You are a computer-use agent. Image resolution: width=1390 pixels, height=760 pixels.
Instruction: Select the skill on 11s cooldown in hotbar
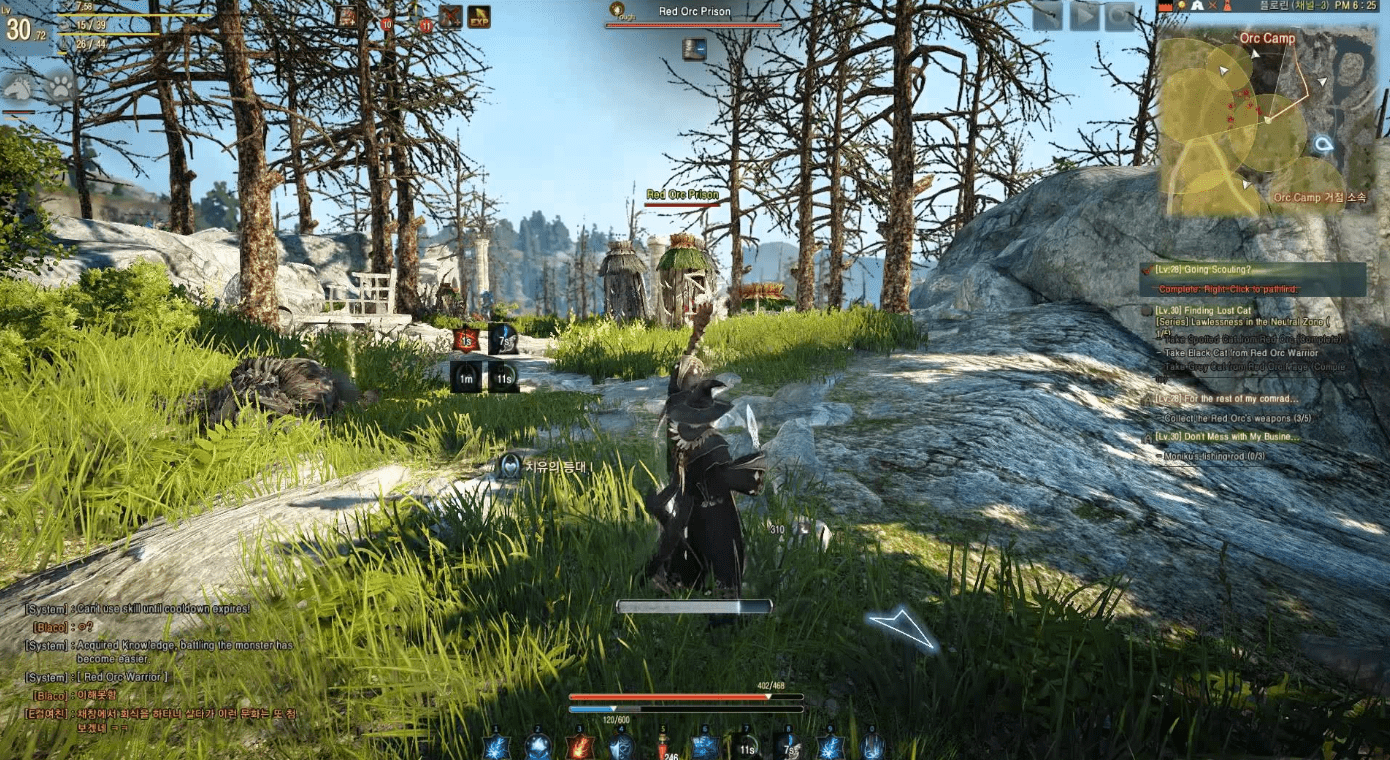click(x=745, y=746)
